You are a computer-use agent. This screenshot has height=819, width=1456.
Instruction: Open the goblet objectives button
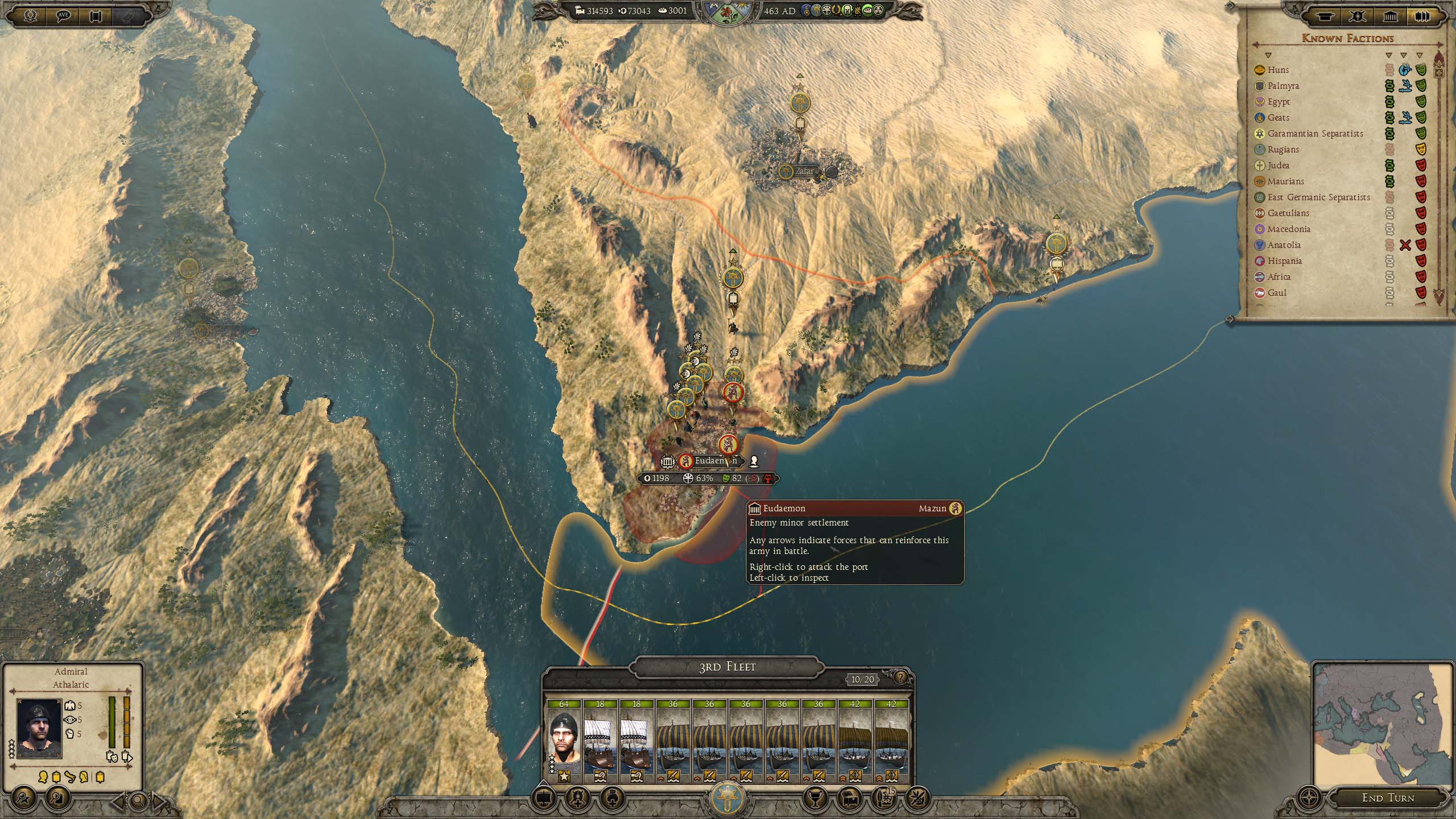pos(815,799)
